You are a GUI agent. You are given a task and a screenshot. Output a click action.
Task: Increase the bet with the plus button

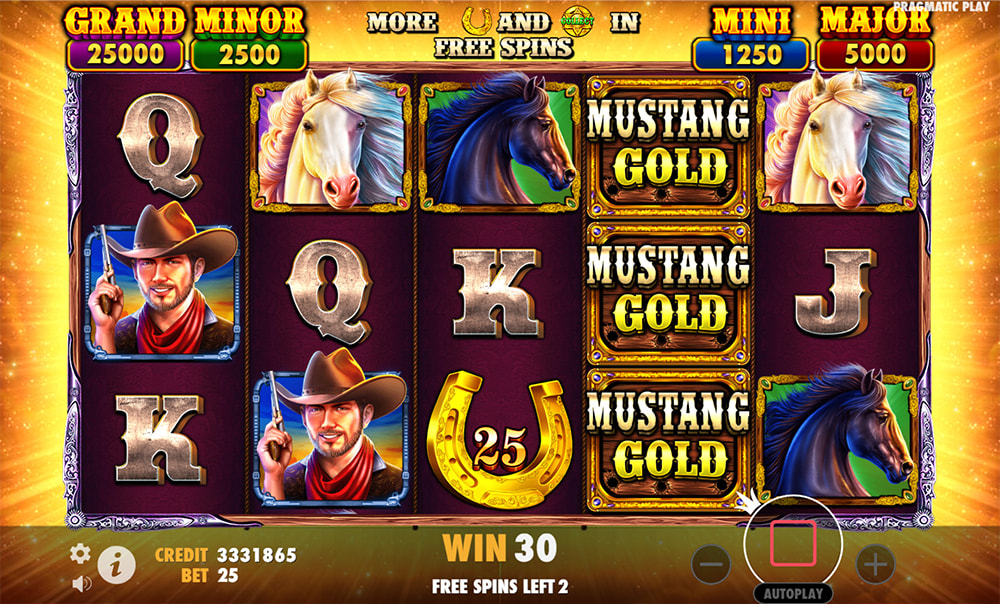[875, 565]
